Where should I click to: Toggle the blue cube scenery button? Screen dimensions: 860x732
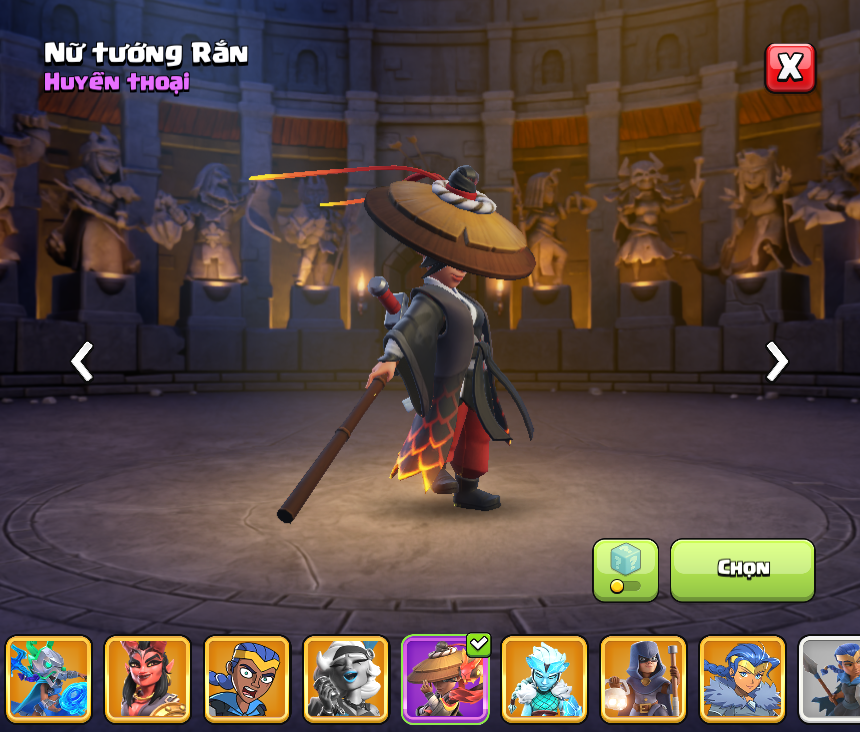tap(625, 570)
